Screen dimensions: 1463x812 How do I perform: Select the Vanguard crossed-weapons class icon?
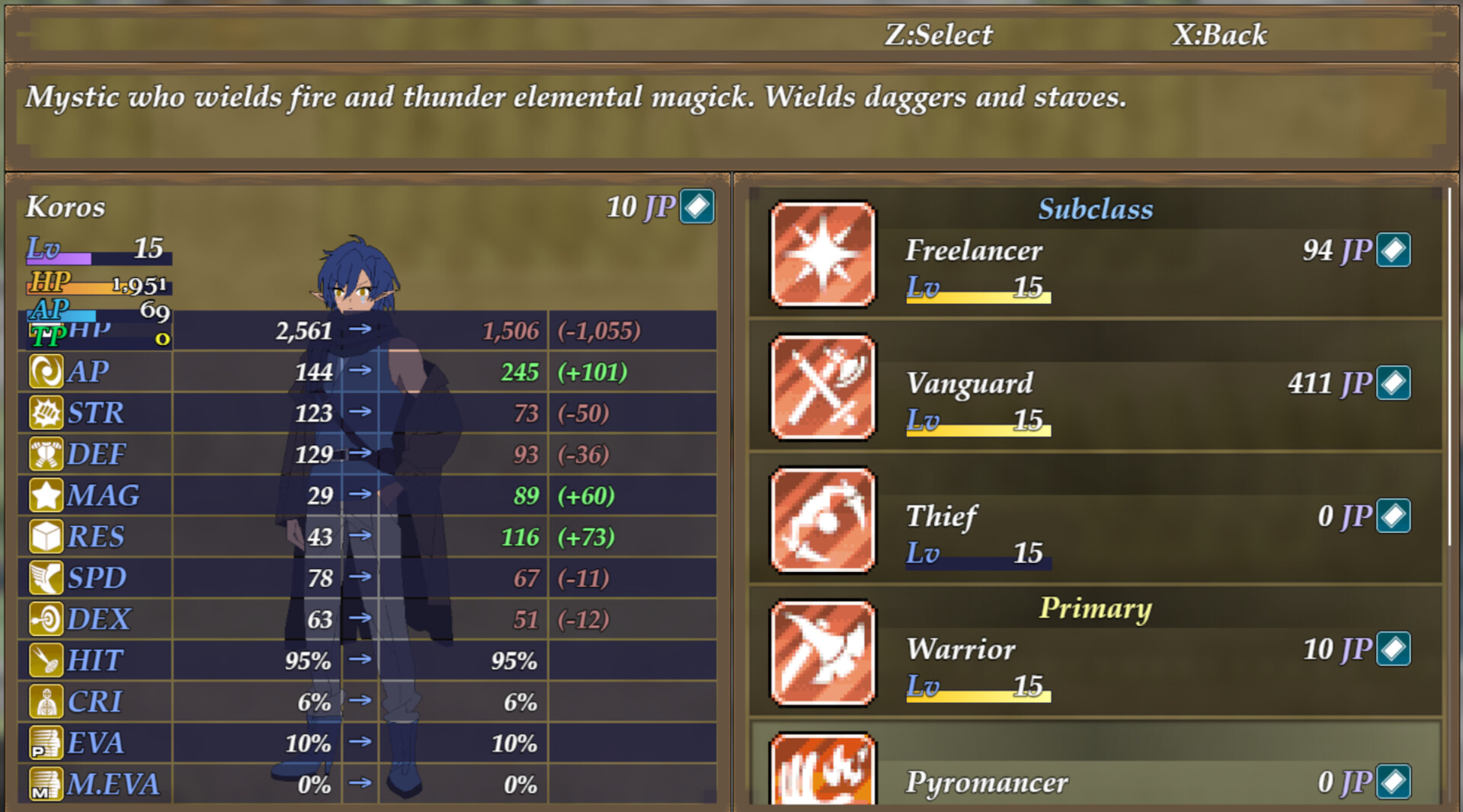click(823, 388)
